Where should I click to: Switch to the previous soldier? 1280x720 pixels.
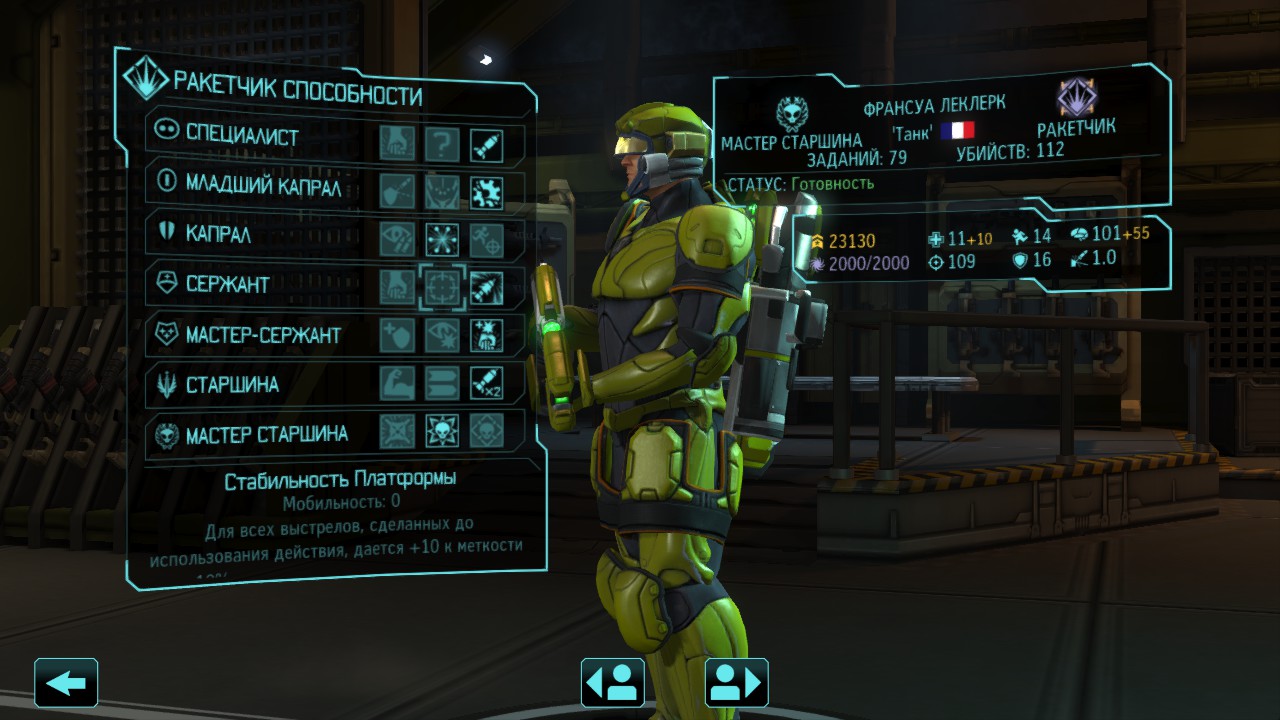click(x=612, y=683)
